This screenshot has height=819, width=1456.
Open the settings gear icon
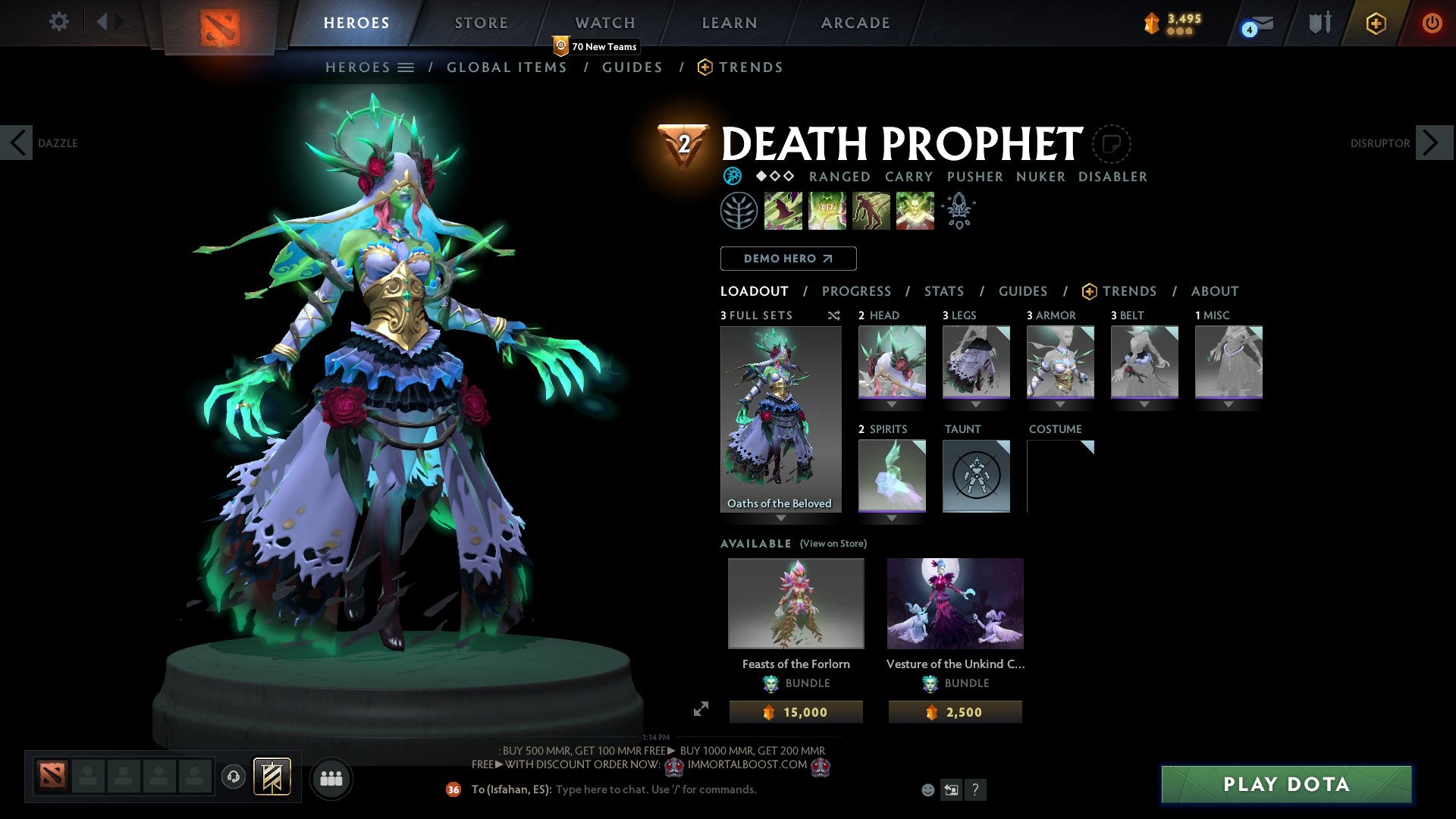[59, 22]
